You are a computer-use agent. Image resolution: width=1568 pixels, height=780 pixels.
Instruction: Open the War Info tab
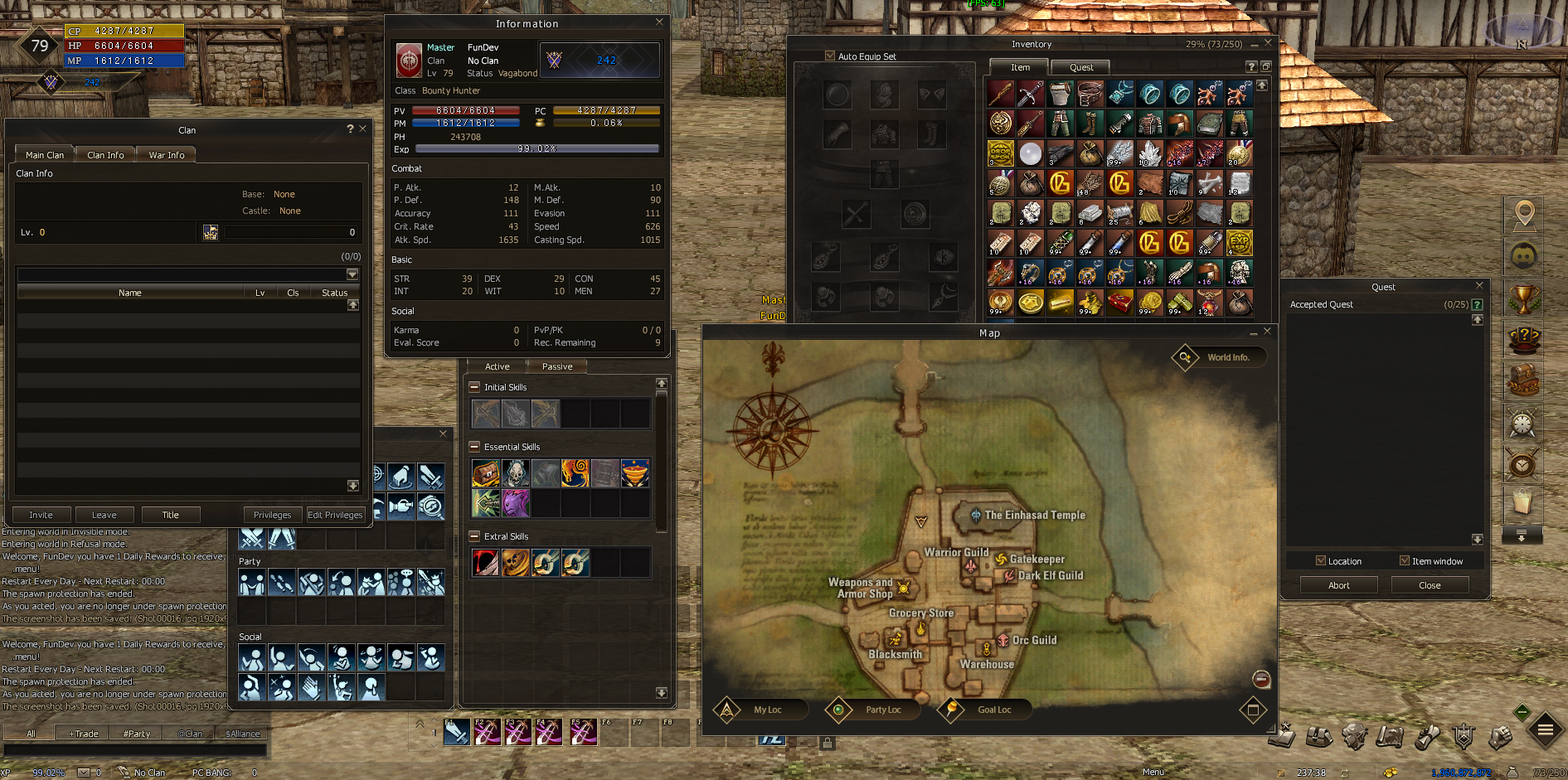point(166,155)
